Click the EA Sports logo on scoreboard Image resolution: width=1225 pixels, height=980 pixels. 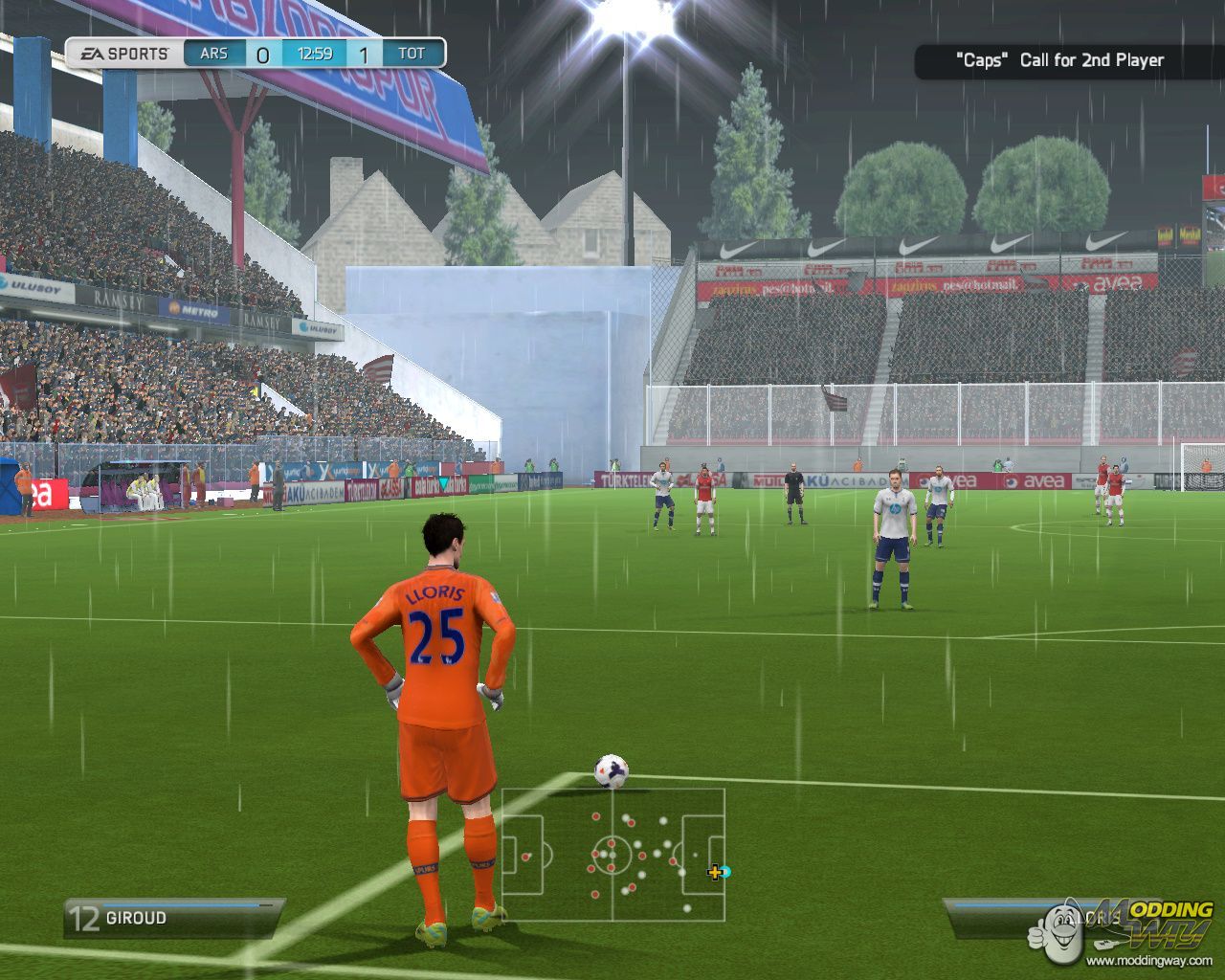coord(122,54)
